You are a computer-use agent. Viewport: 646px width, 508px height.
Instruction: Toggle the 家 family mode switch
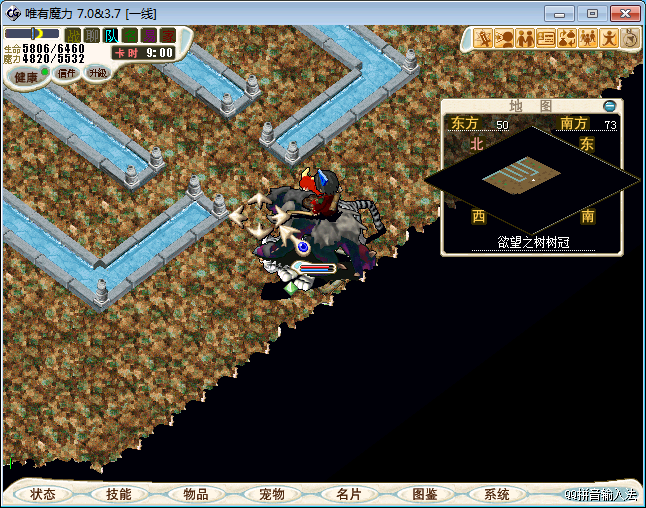[x=167, y=35]
